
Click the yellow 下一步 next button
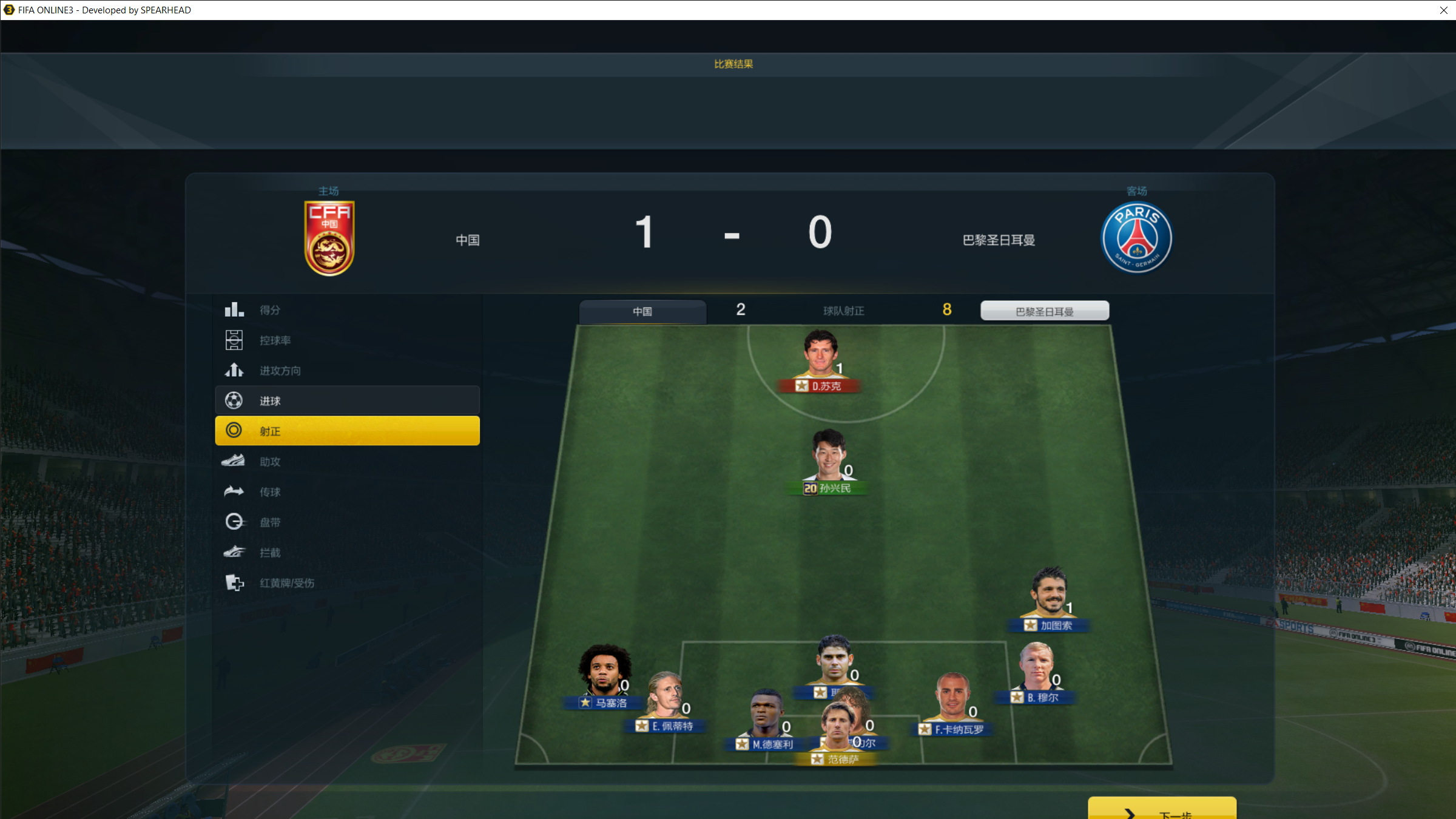pos(1162,811)
